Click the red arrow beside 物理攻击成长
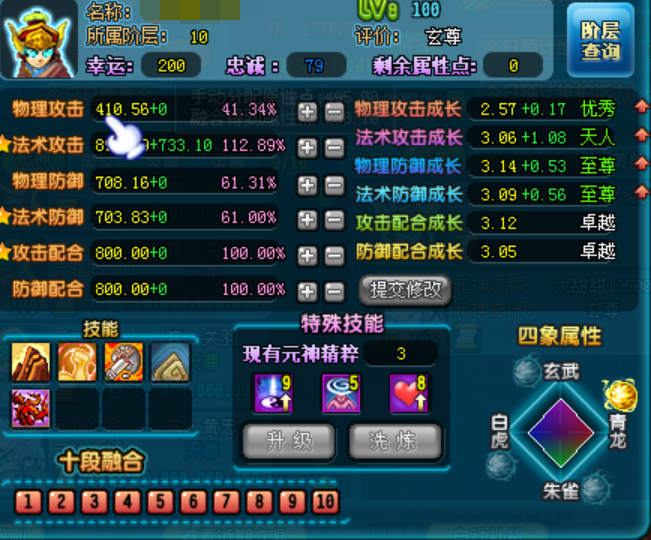 click(x=639, y=107)
